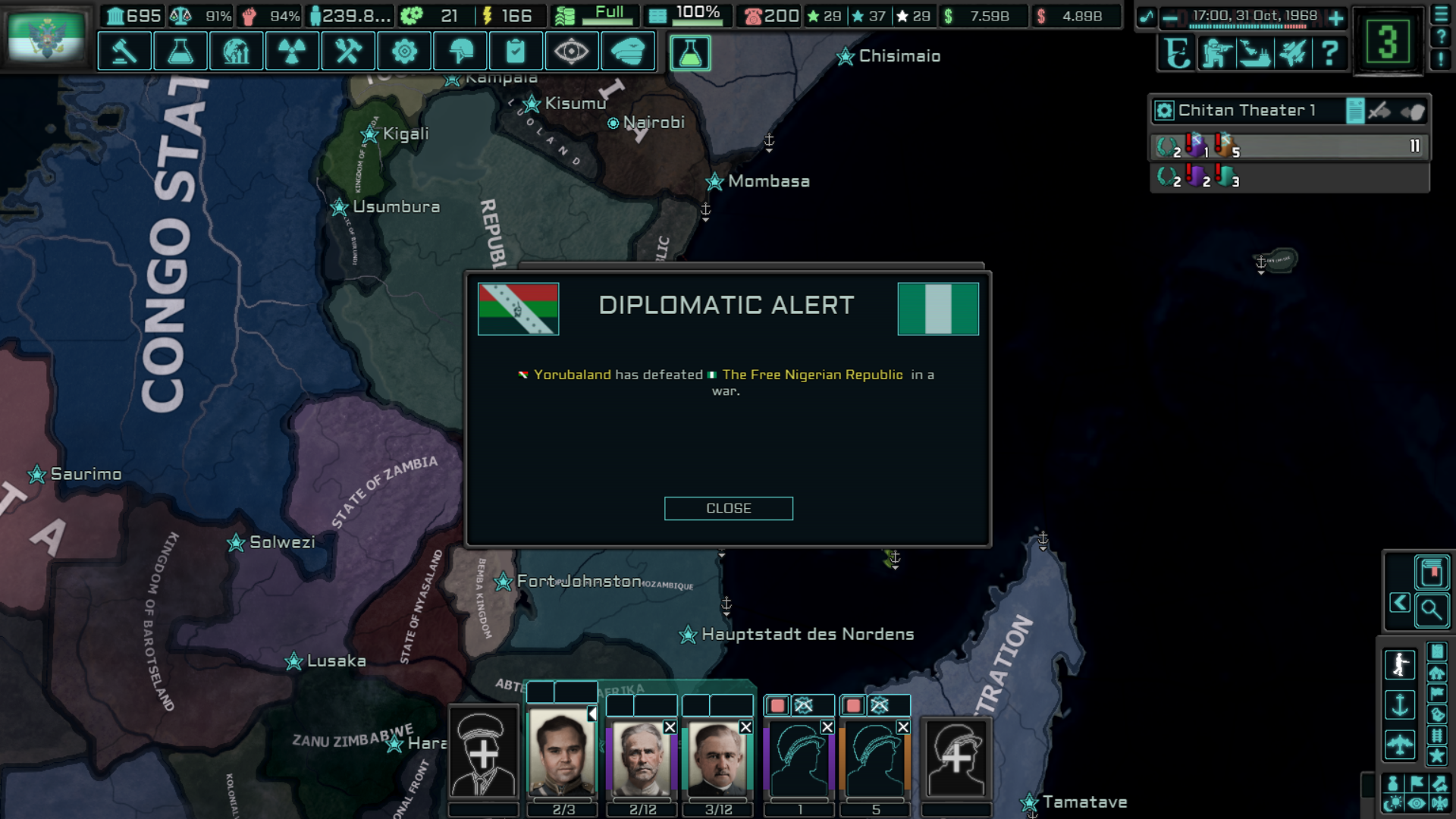
Task: Collapse map controls with left chevron
Action: click(1399, 603)
